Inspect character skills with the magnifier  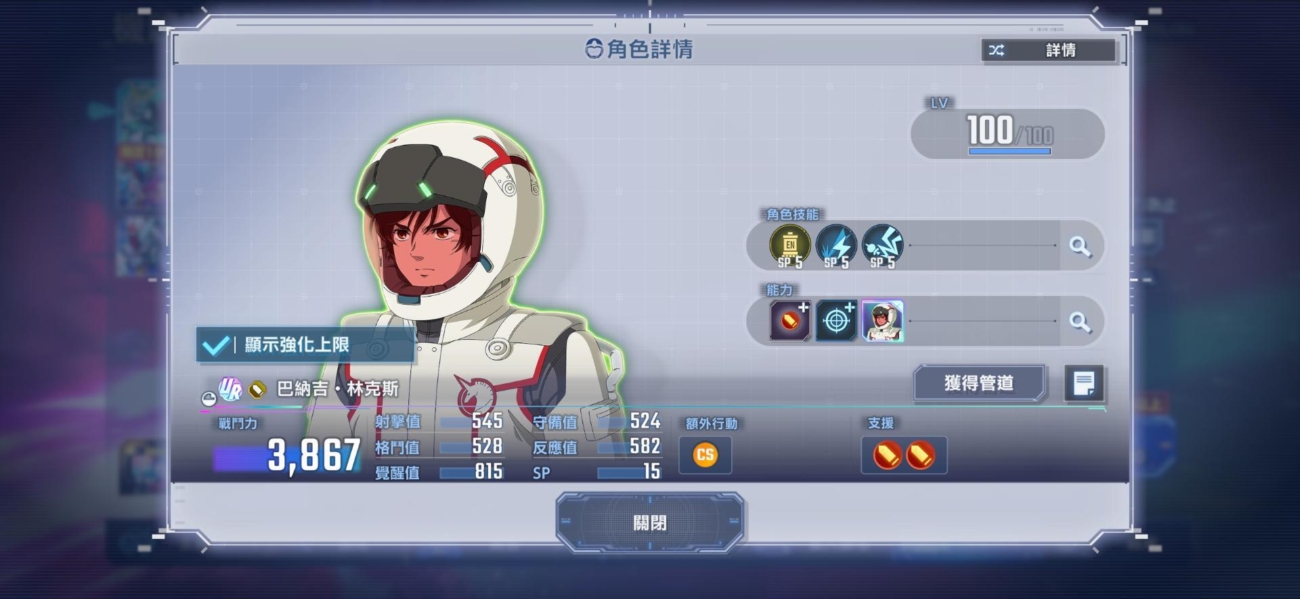coord(1080,246)
